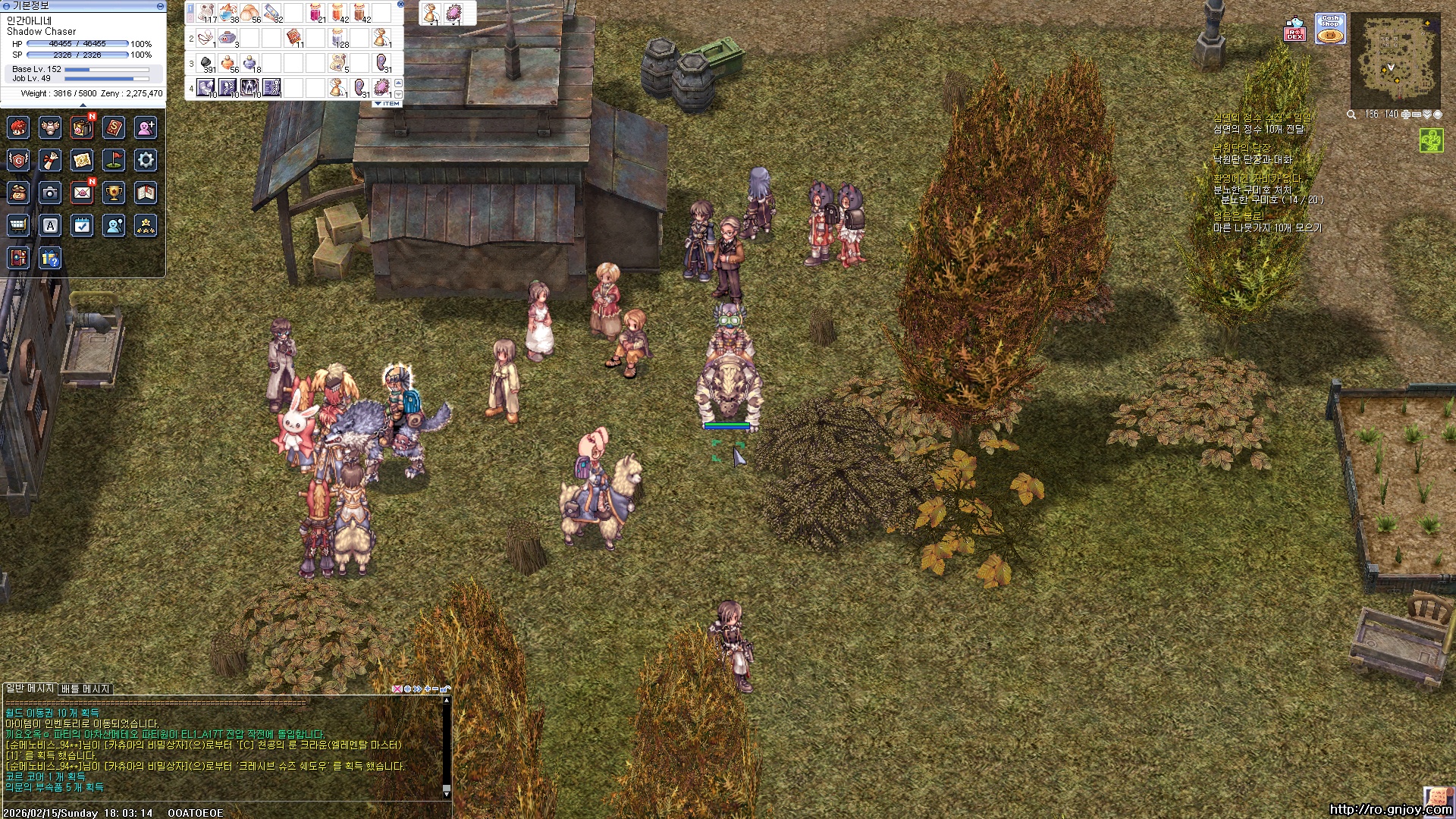Zoom in the minimap with the plus button
1456x819 pixels.
1406,115
